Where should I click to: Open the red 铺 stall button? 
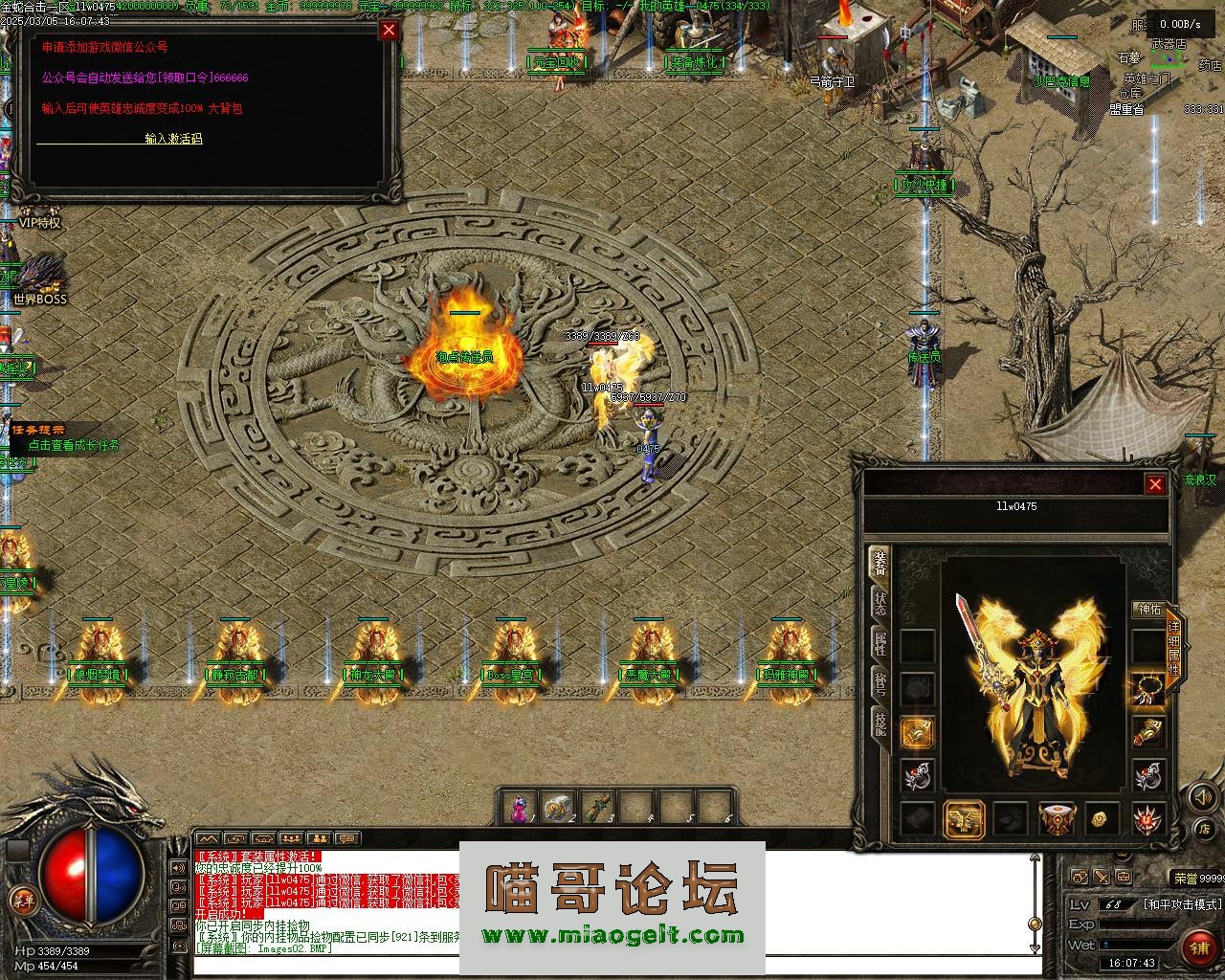click(x=1197, y=947)
